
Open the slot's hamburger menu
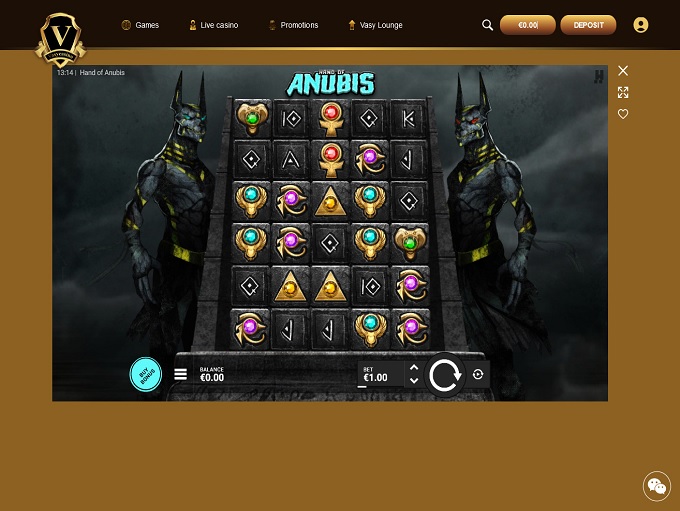tap(181, 374)
